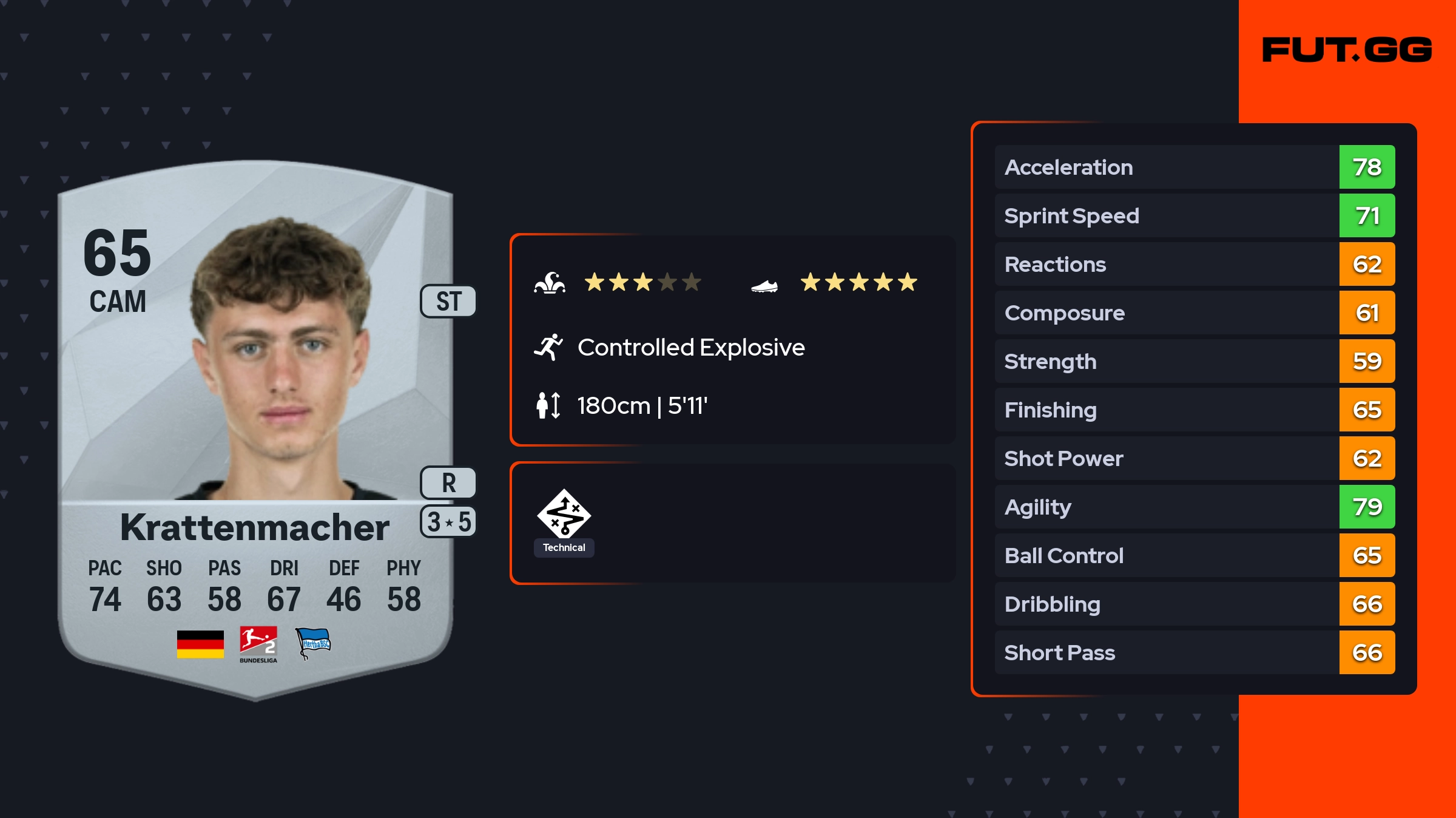This screenshot has height=818, width=1456.
Task: Choose the Agility stat row
Action: pyautogui.click(x=1194, y=507)
